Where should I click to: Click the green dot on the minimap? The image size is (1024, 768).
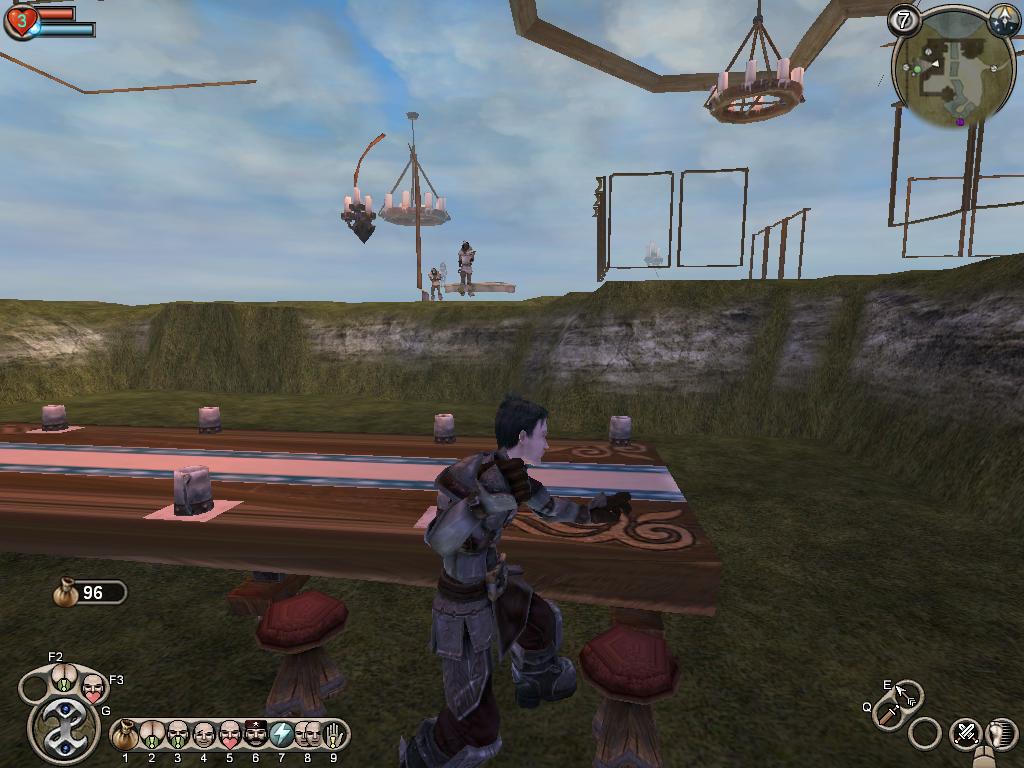pos(917,68)
